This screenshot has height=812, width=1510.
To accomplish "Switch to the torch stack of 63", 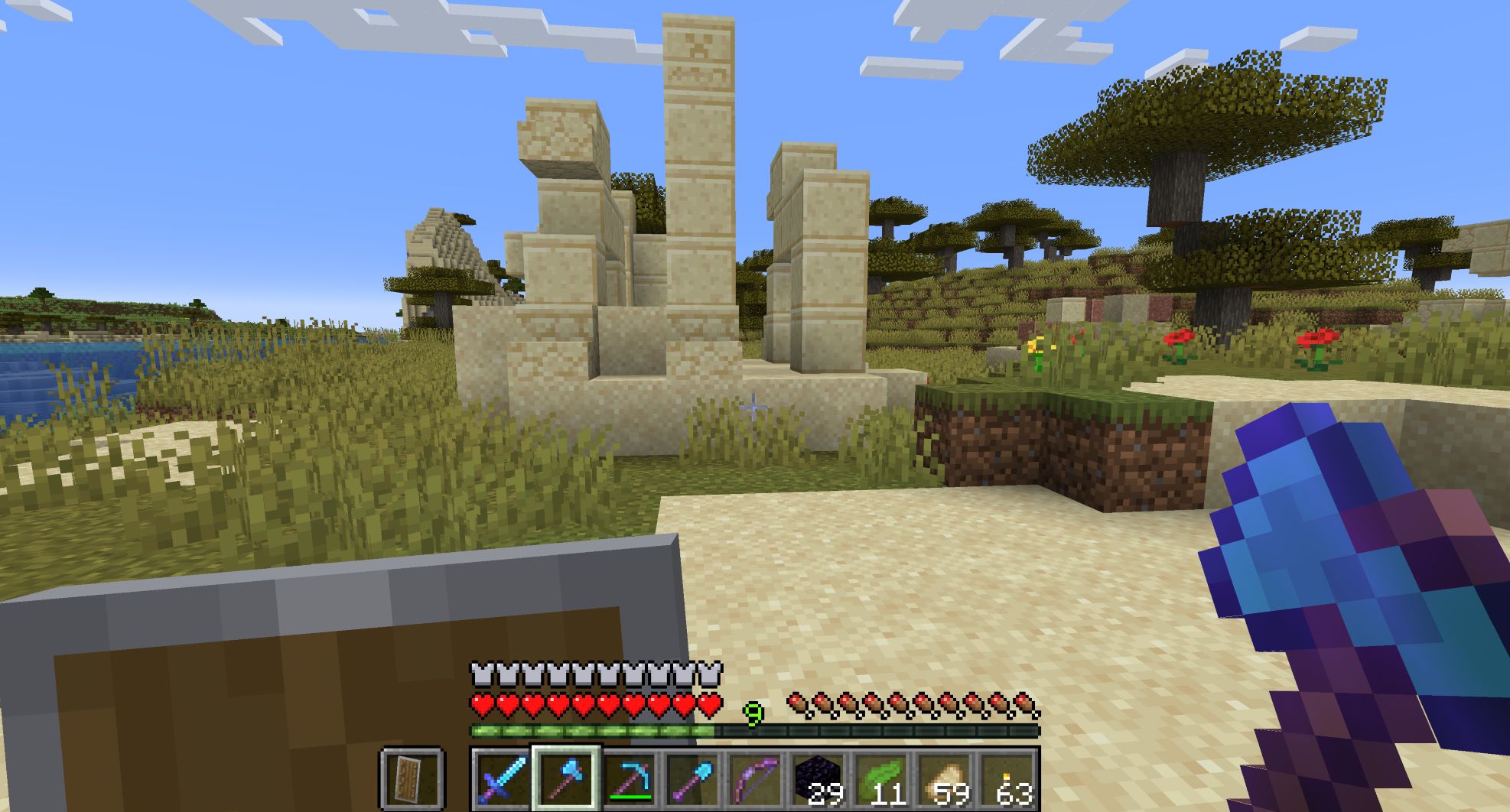I will [x=1010, y=780].
